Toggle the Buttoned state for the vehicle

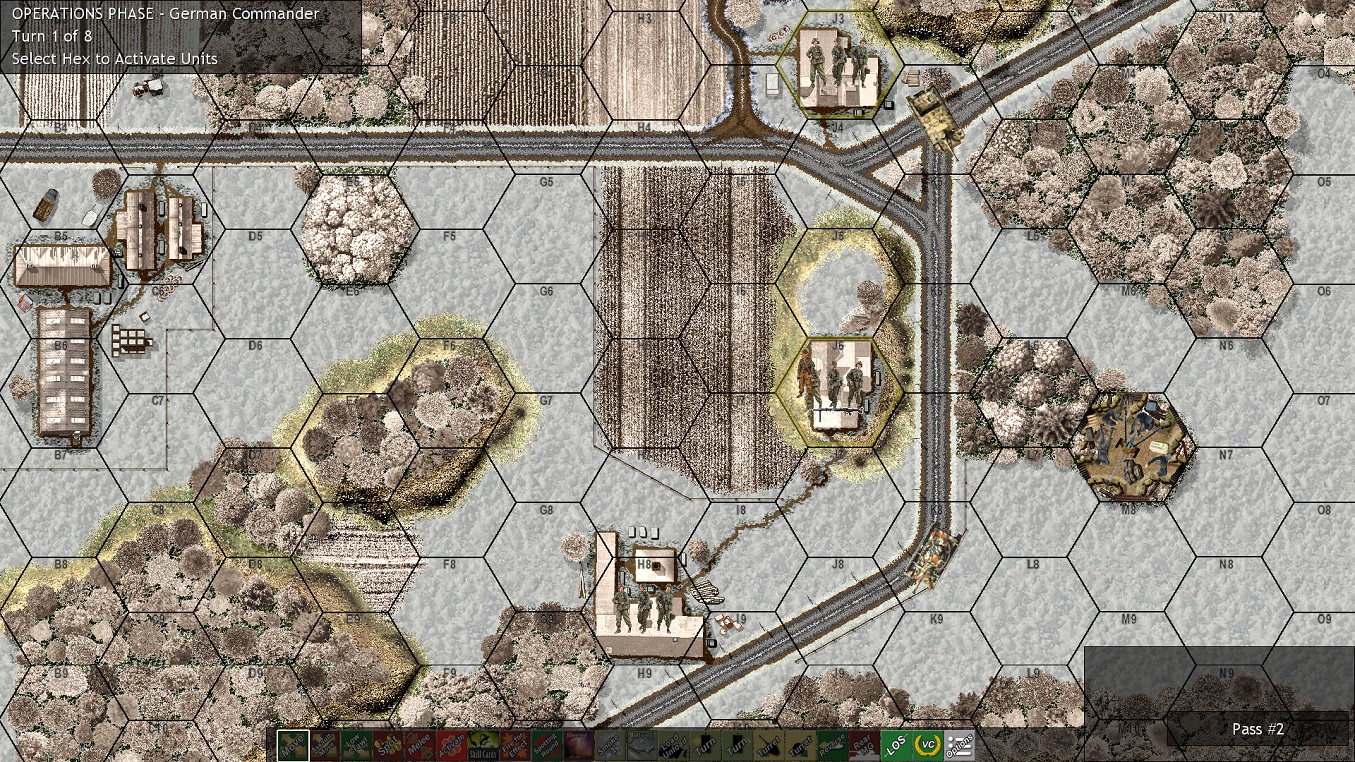coord(640,745)
